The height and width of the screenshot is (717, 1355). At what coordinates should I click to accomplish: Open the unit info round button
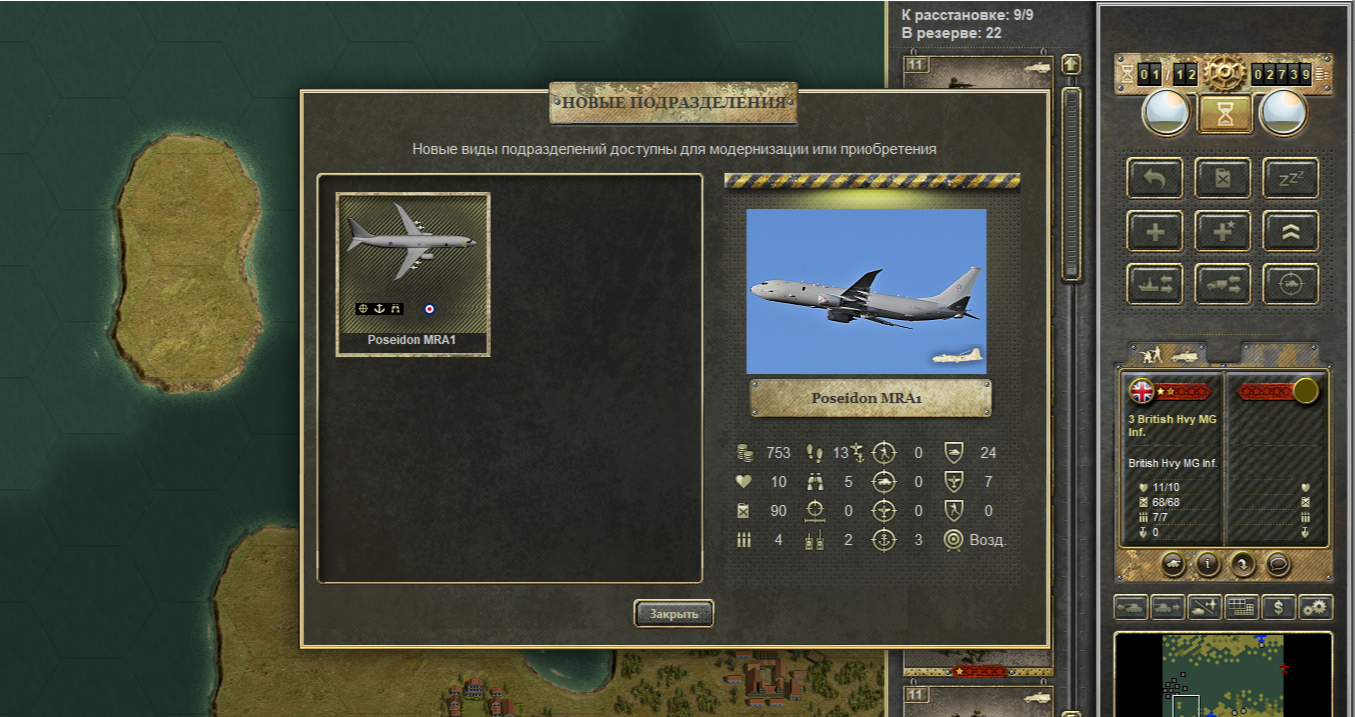[1208, 564]
